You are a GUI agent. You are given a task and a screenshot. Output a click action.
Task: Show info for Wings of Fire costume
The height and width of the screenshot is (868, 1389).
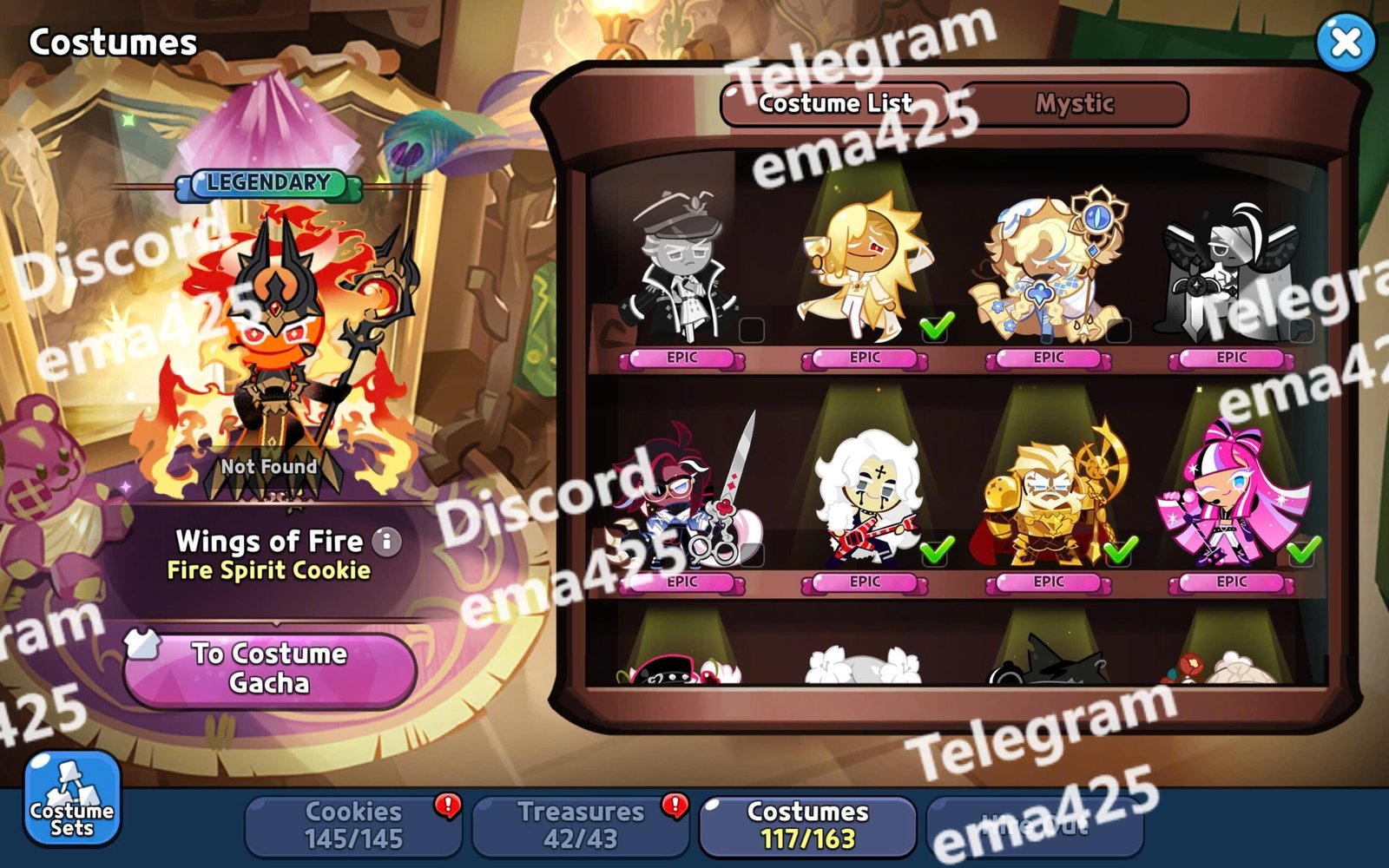(387, 542)
